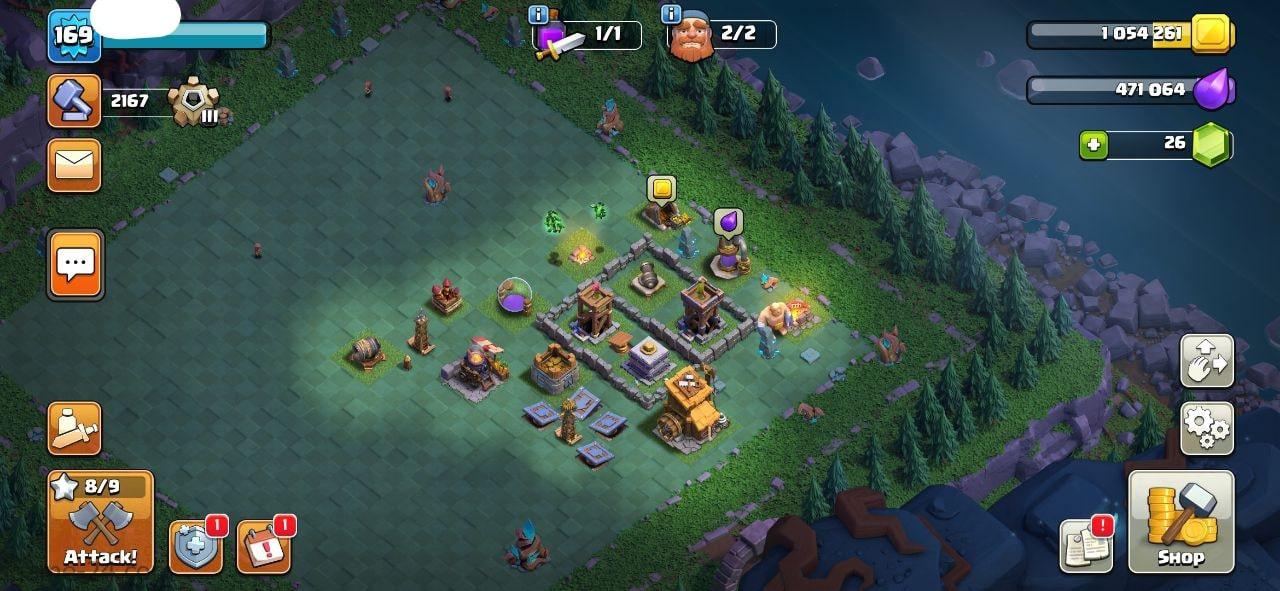Start a battle with the Attack! button
Image resolution: width=1280 pixels, height=591 pixels.
pos(100,522)
